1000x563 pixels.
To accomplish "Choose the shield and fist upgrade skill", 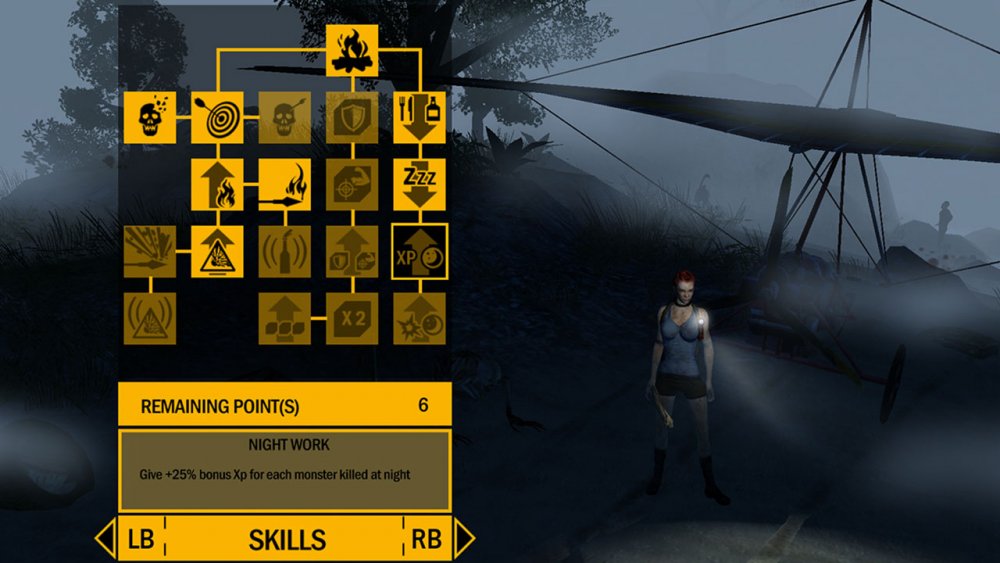I will click(352, 251).
